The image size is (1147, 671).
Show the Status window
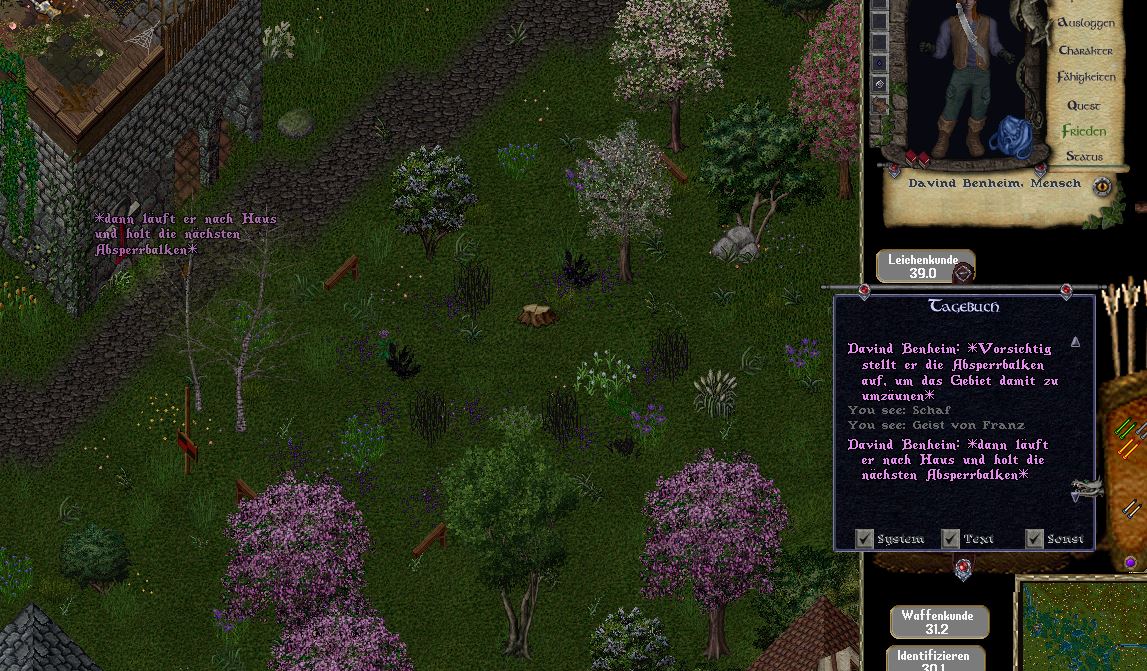[1084, 157]
